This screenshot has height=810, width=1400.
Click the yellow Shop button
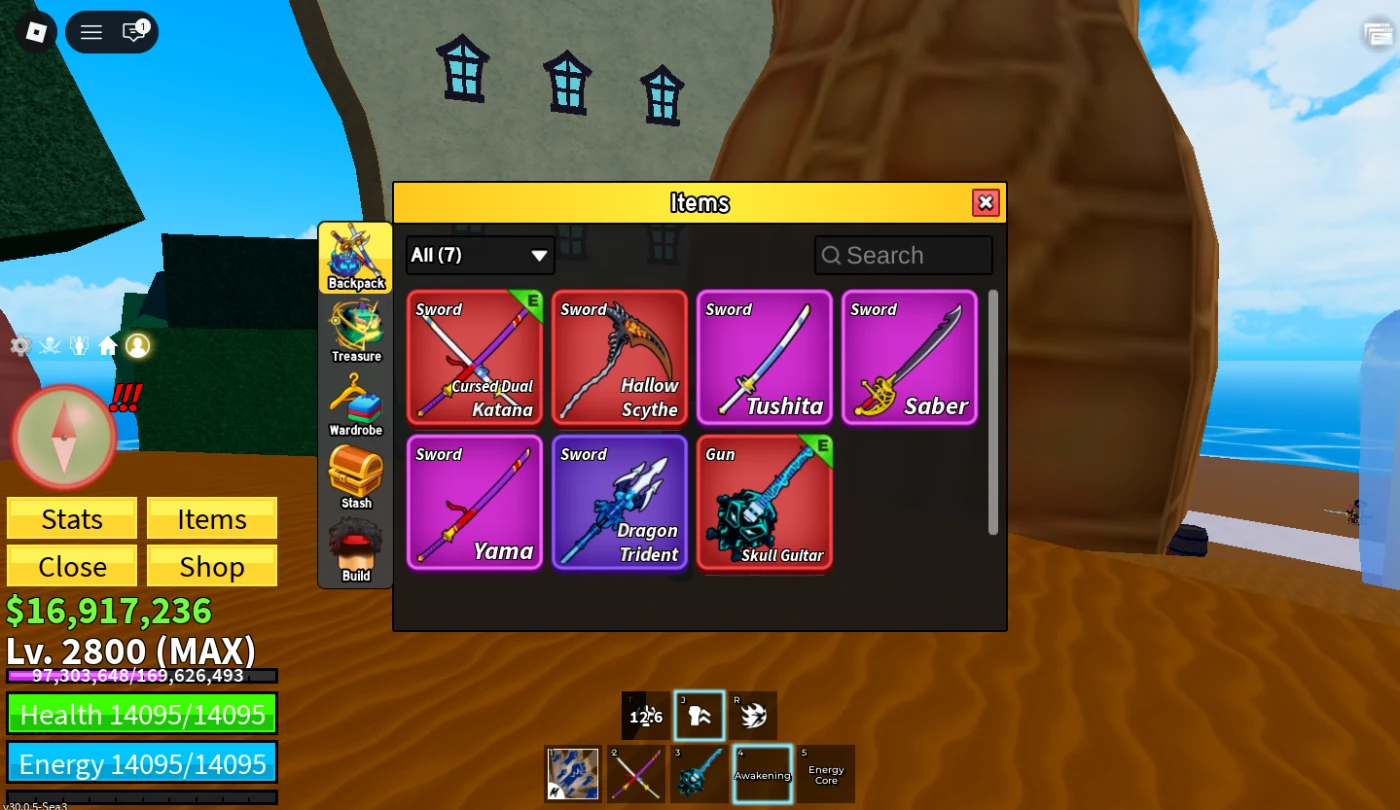(x=212, y=567)
